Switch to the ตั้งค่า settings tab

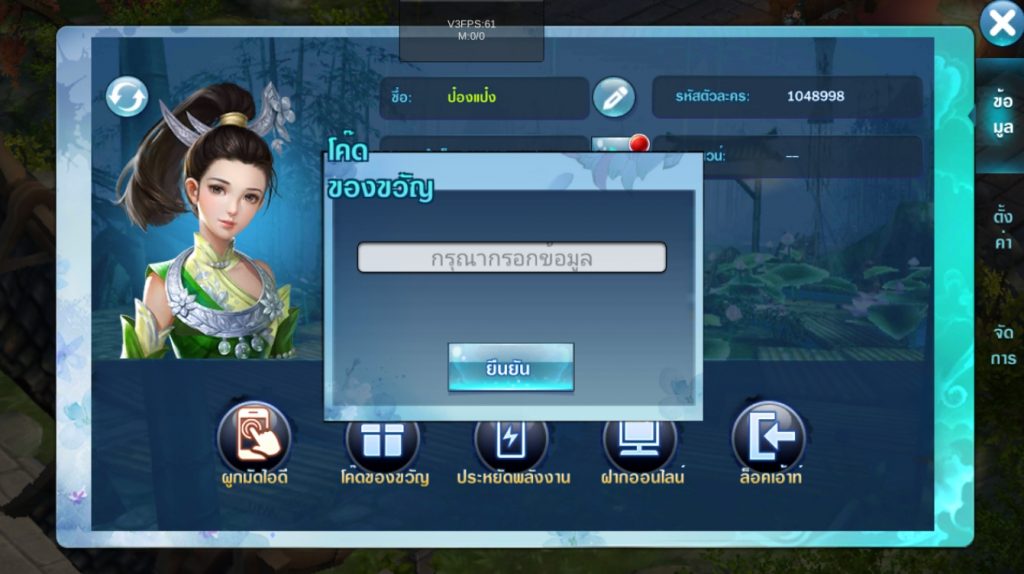pyautogui.click(x=1001, y=229)
